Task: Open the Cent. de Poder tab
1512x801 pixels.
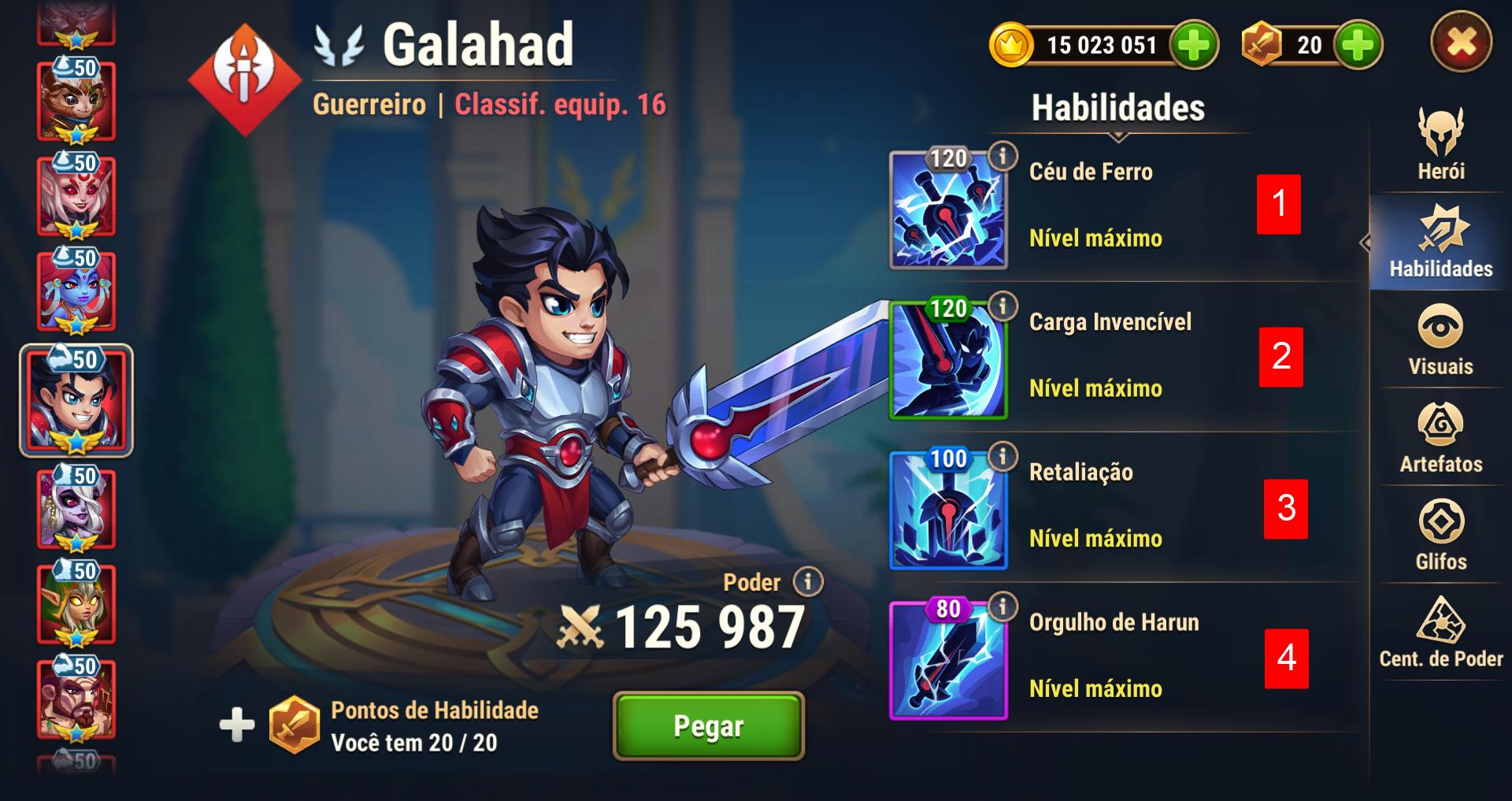Action: 1440,632
